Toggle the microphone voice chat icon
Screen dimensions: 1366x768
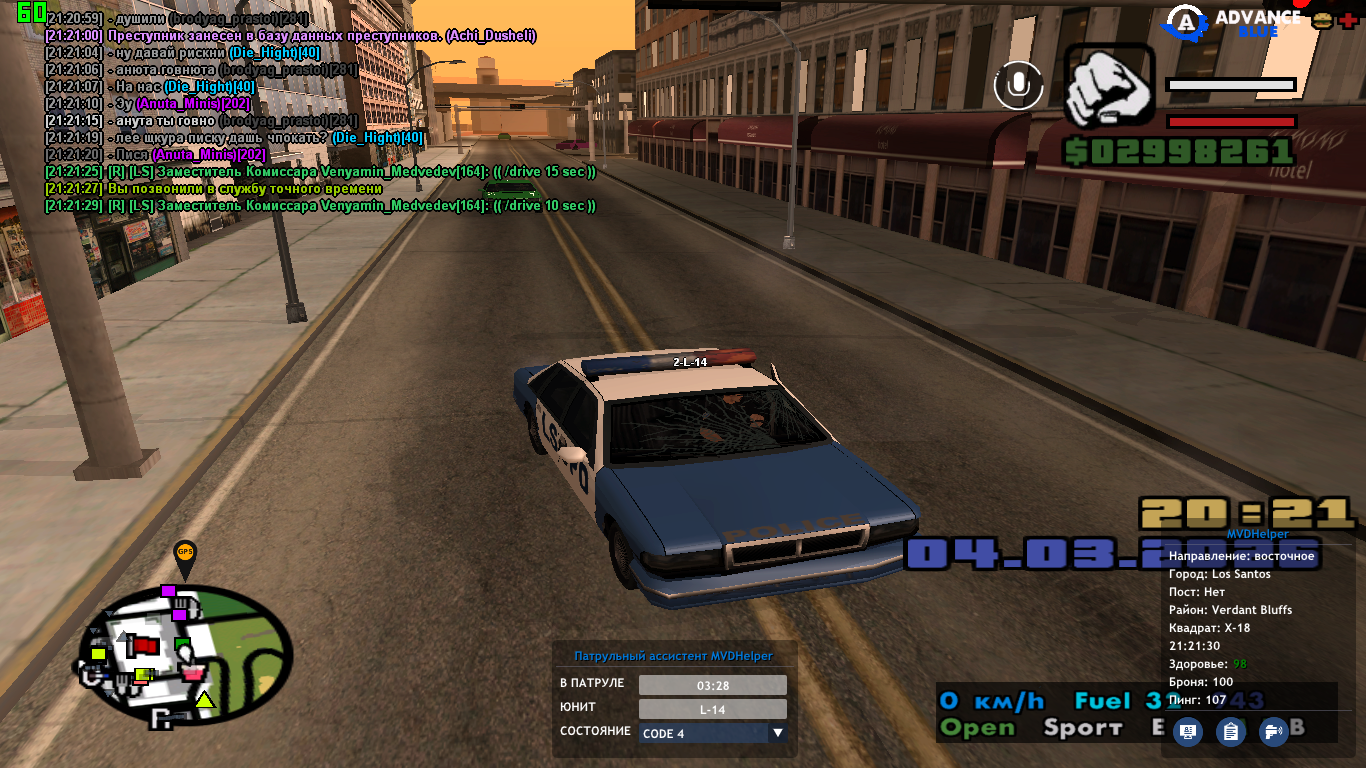pyautogui.click(x=1018, y=85)
